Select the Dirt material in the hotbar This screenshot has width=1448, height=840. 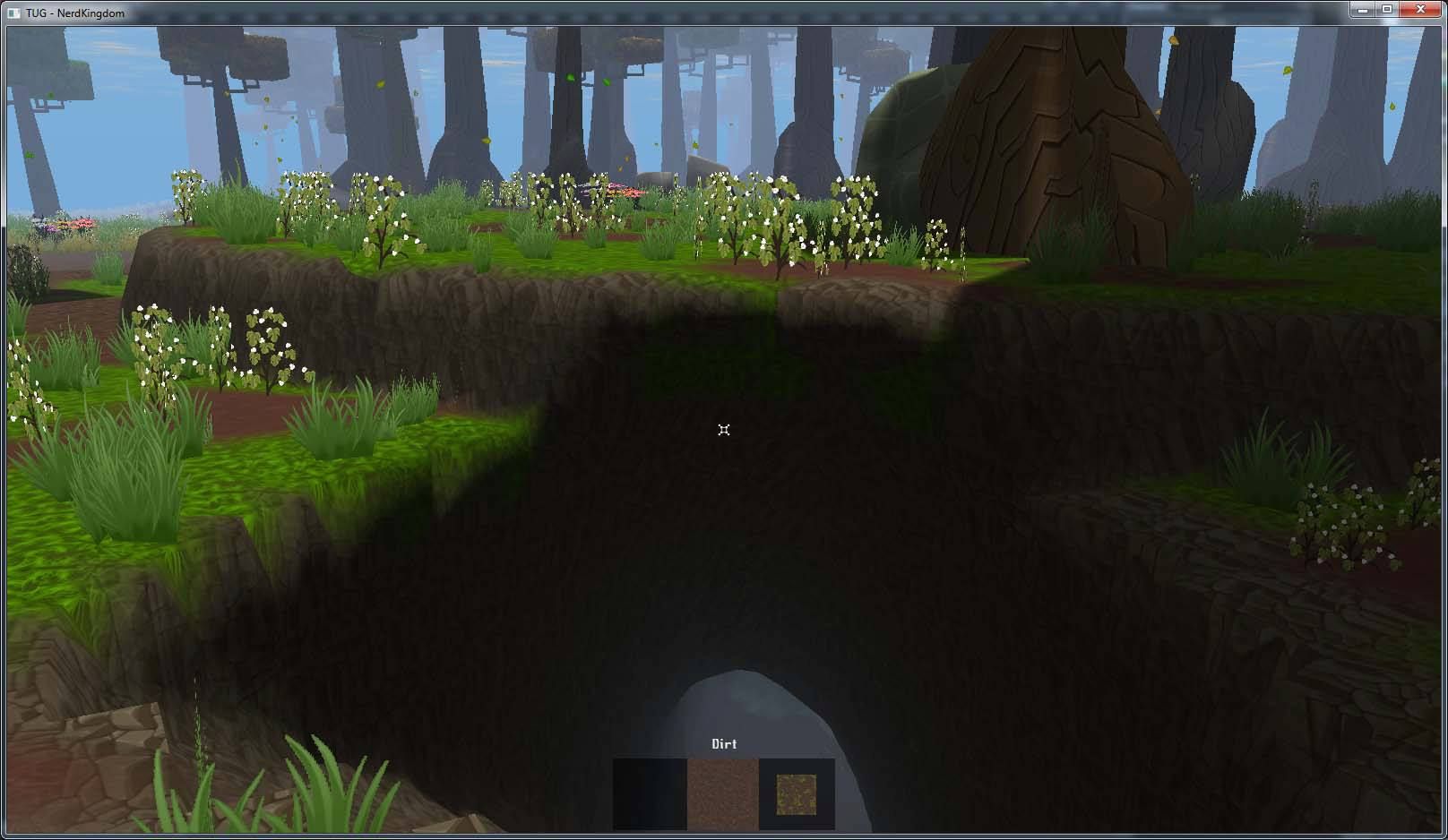pyautogui.click(x=721, y=793)
